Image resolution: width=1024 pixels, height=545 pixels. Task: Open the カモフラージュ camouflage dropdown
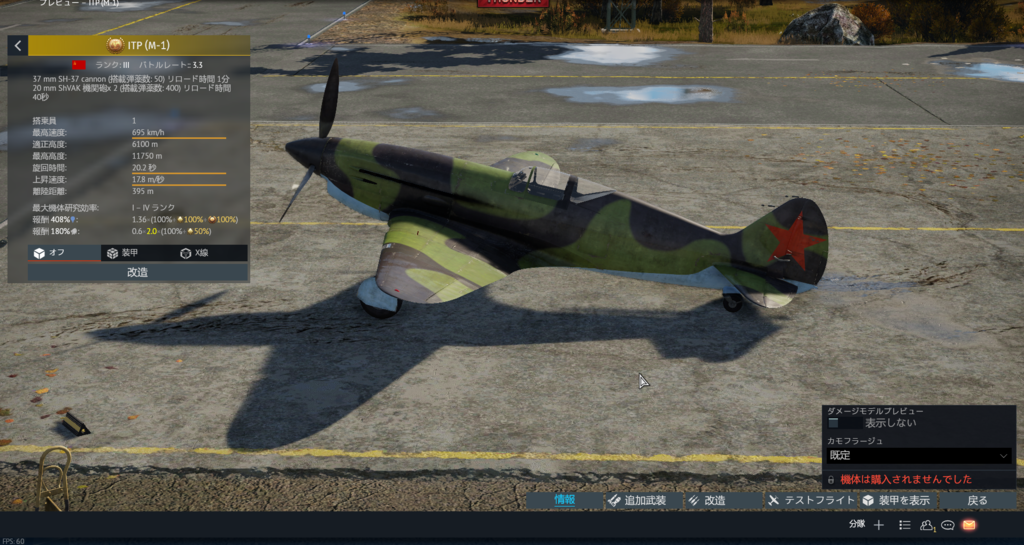click(918, 456)
